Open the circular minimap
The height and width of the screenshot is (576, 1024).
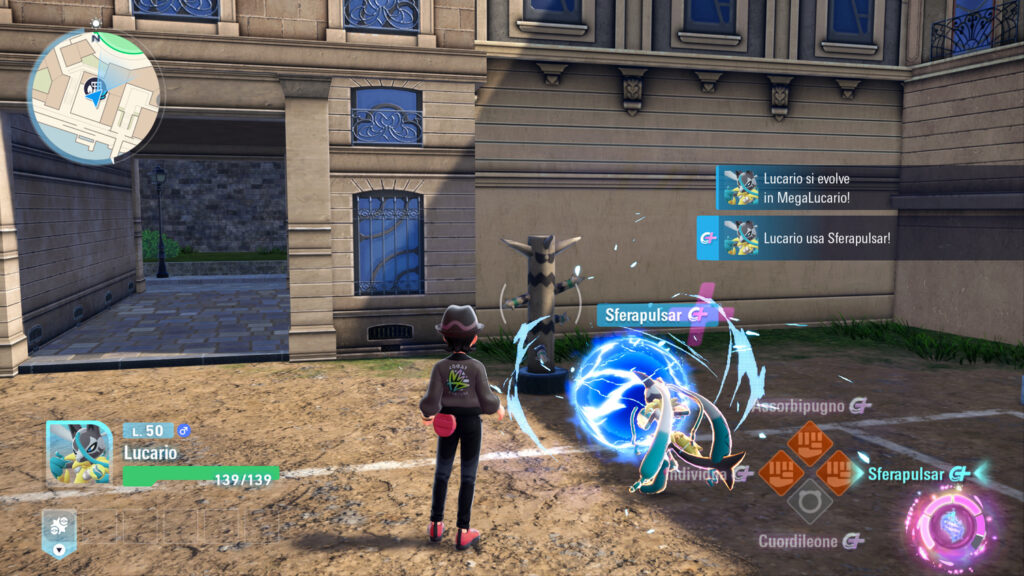(x=93, y=94)
